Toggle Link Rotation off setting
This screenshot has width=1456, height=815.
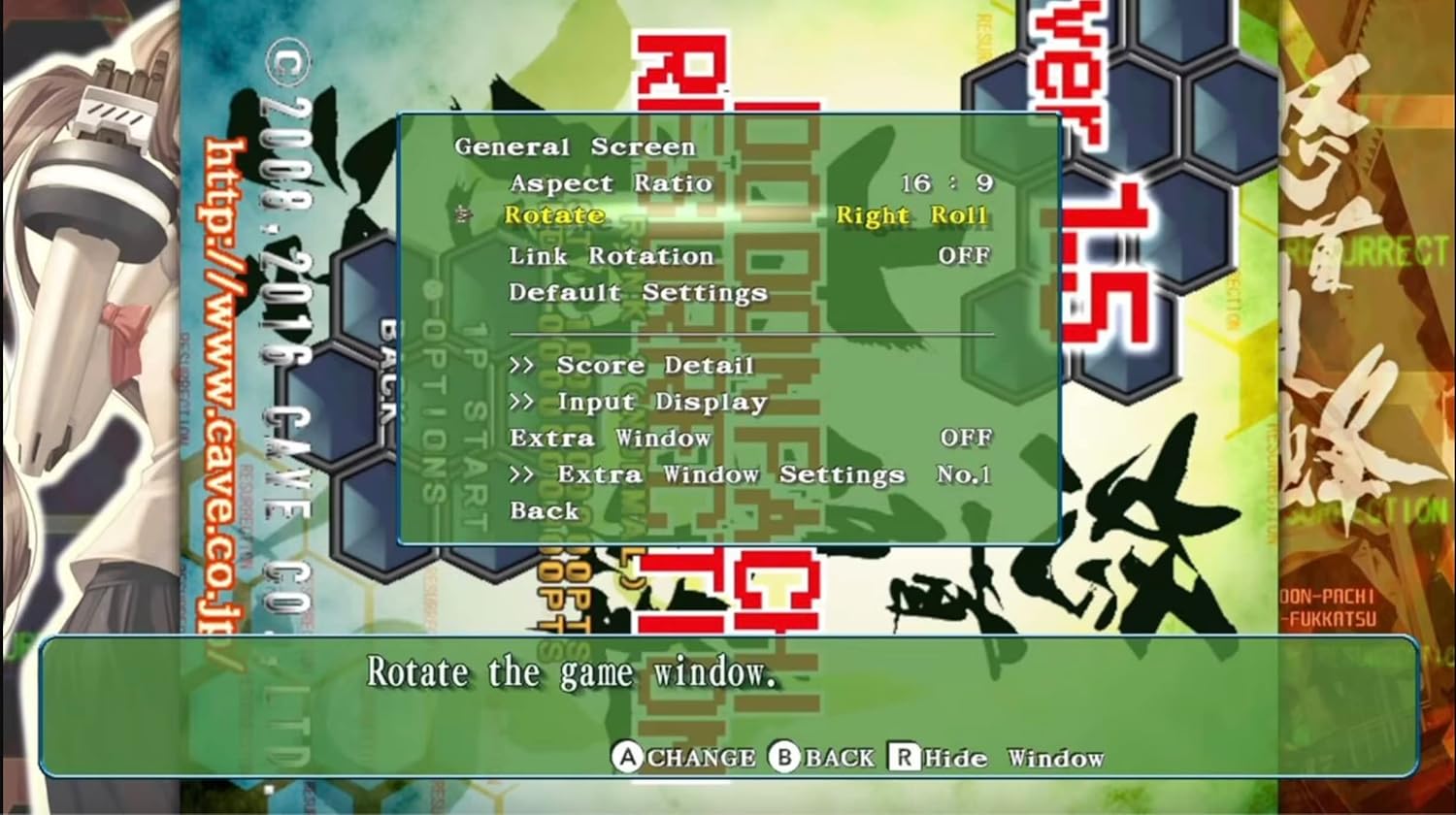pyautogui.click(x=612, y=255)
